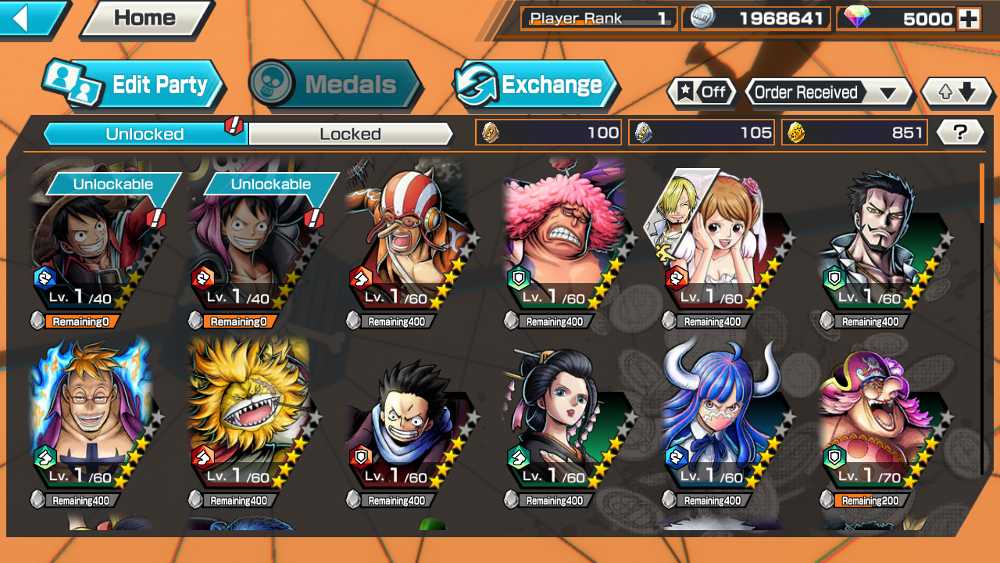Add rainbow diamonds with the plus button
Image resolution: width=1000 pixels, height=563 pixels.
[967, 19]
